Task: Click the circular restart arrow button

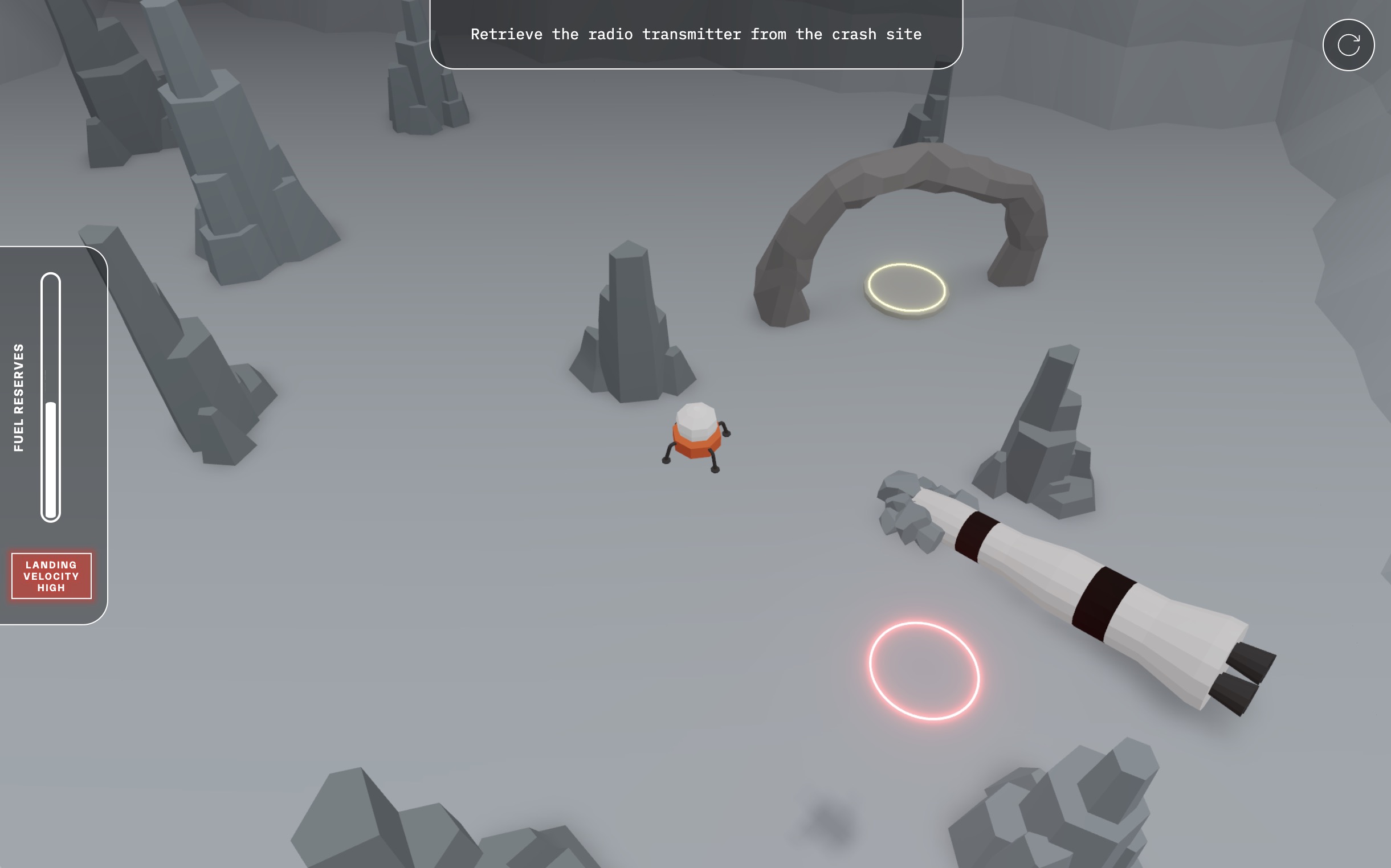Action: pos(1347,45)
